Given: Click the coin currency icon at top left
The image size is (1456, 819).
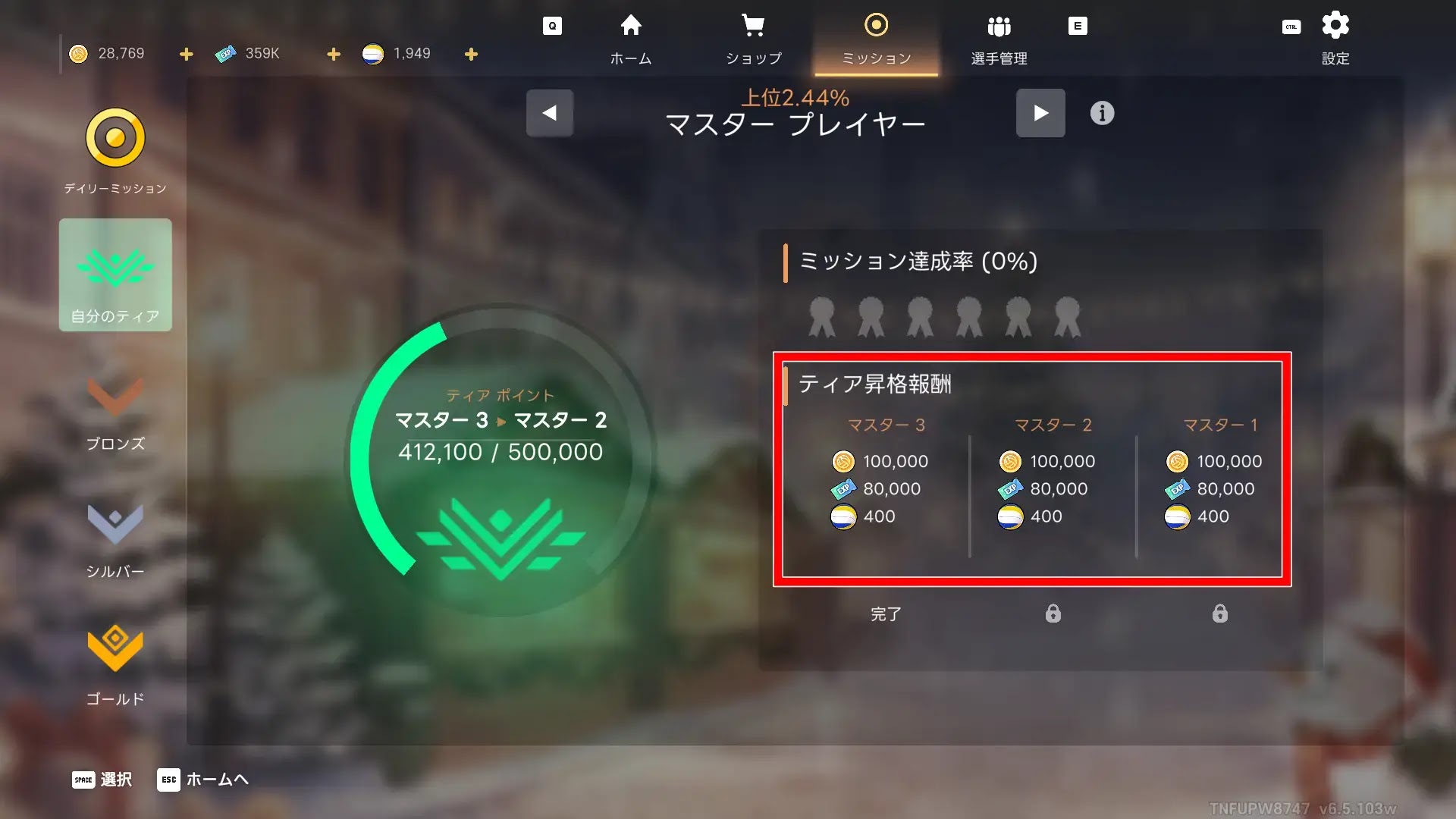Looking at the screenshot, I should tap(78, 53).
